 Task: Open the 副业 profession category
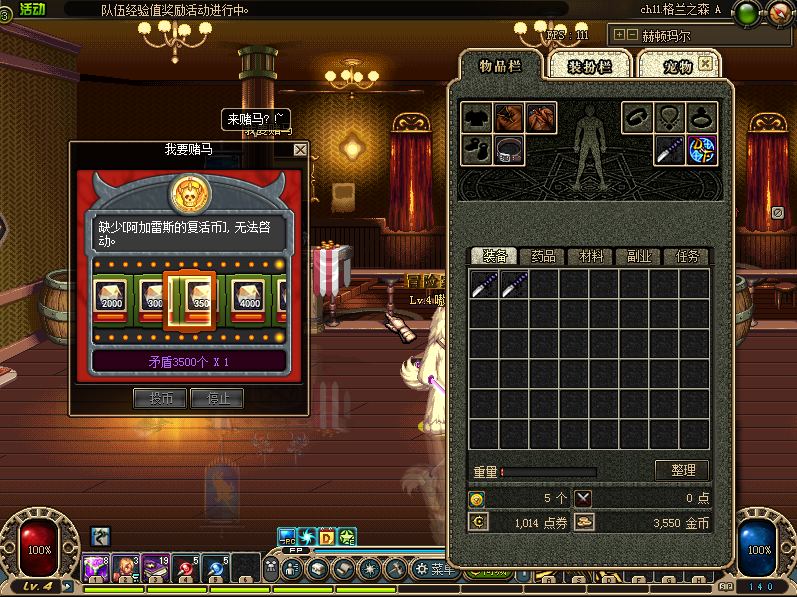(x=638, y=257)
